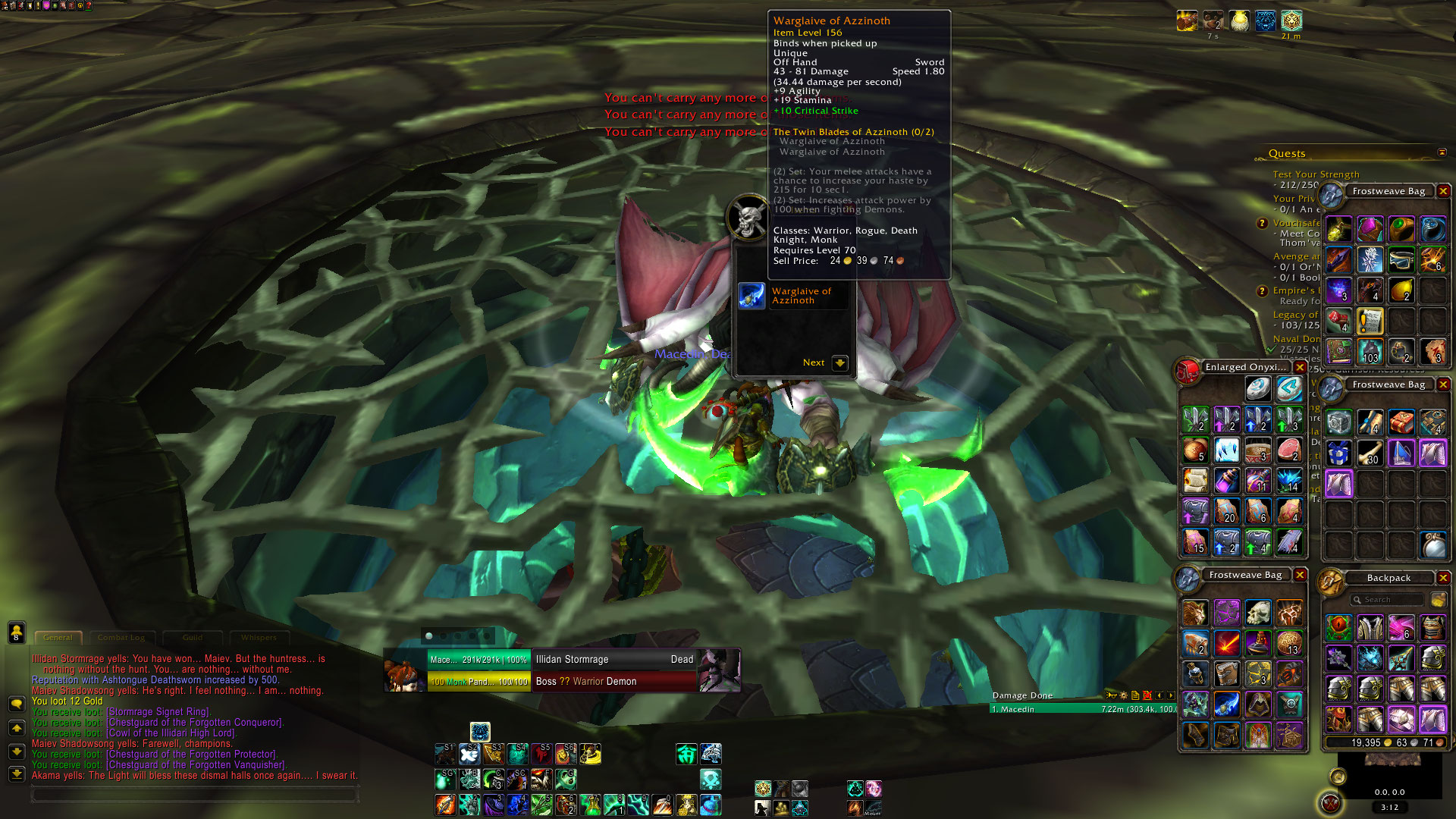This screenshot has width=1456, height=819.
Task: Switch to the Combat Log chat tab
Action: [x=121, y=638]
